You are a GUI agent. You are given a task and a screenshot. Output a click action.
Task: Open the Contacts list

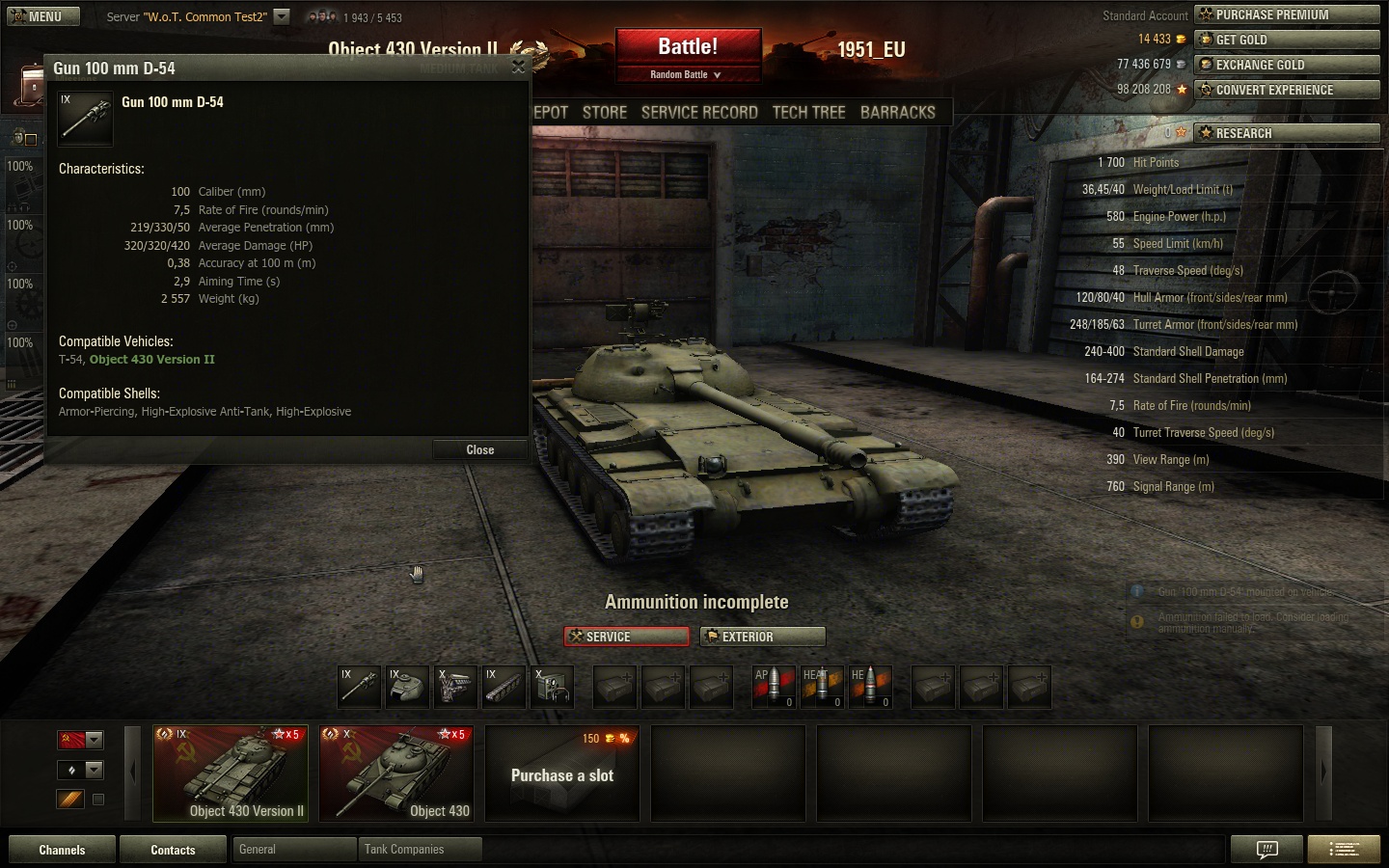click(x=173, y=850)
